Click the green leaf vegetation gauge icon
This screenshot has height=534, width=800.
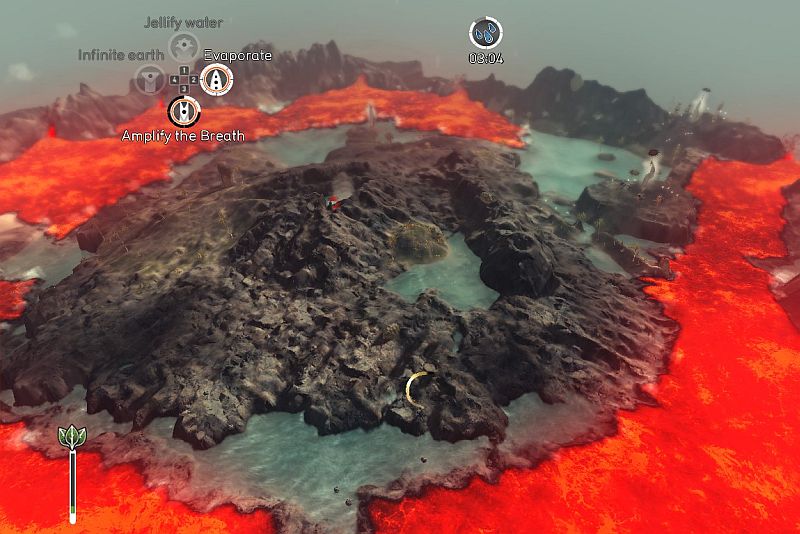72,437
